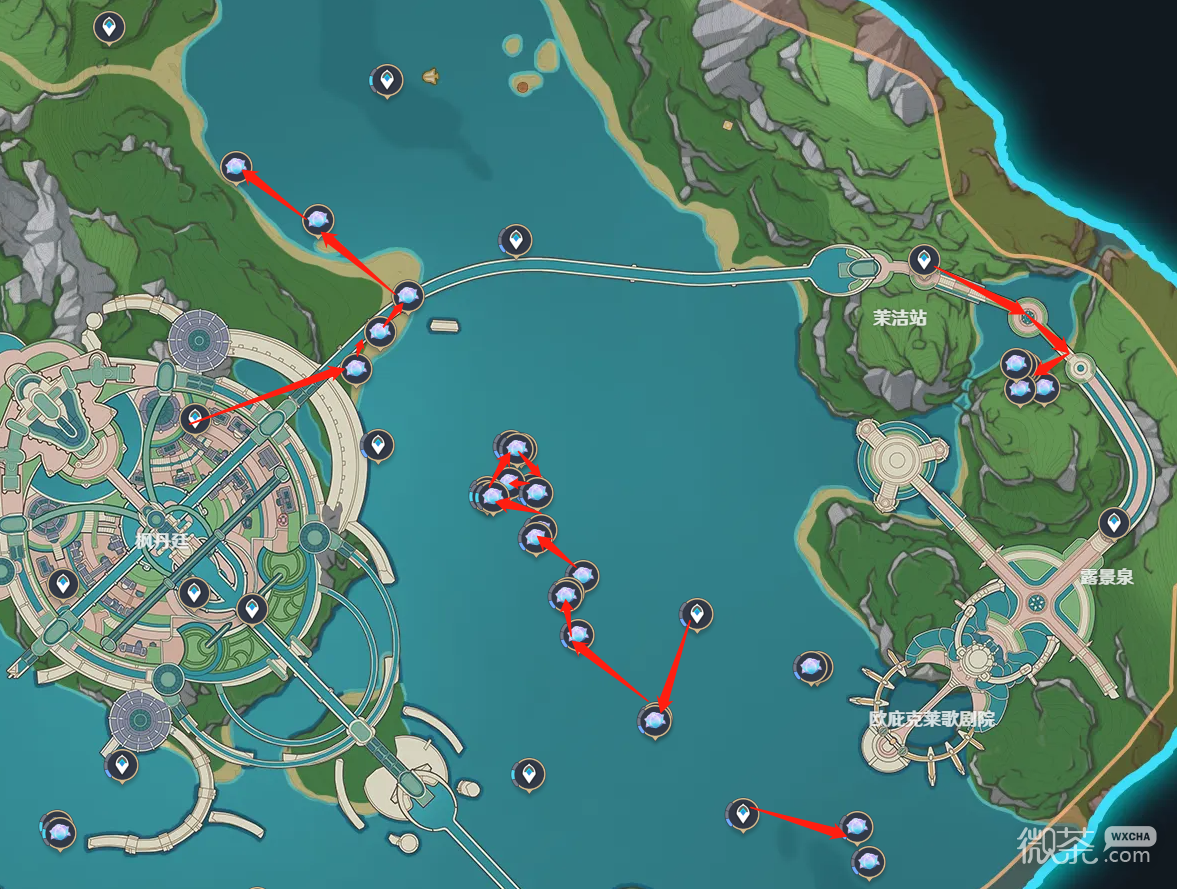
Task: Select the crystal marker in the bottom-left waters
Action: (59, 830)
